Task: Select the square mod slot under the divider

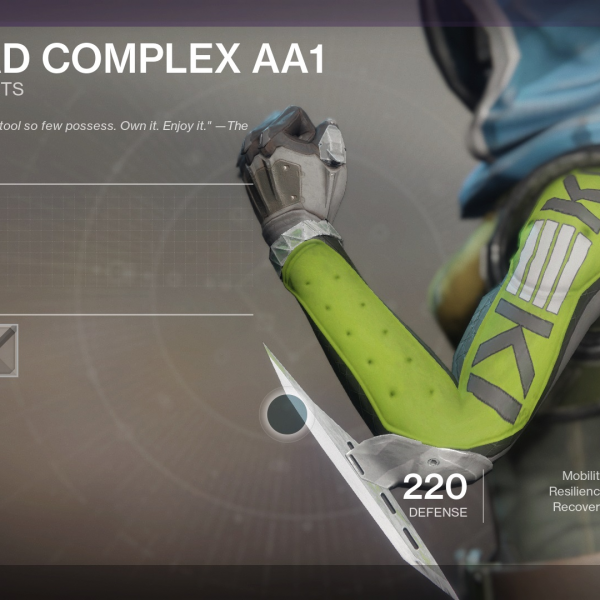Action: [6, 351]
